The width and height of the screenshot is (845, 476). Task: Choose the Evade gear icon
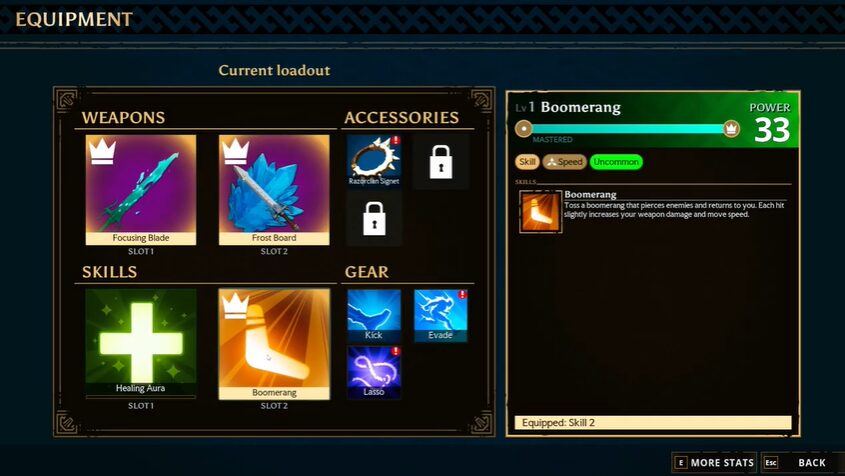[x=441, y=314]
